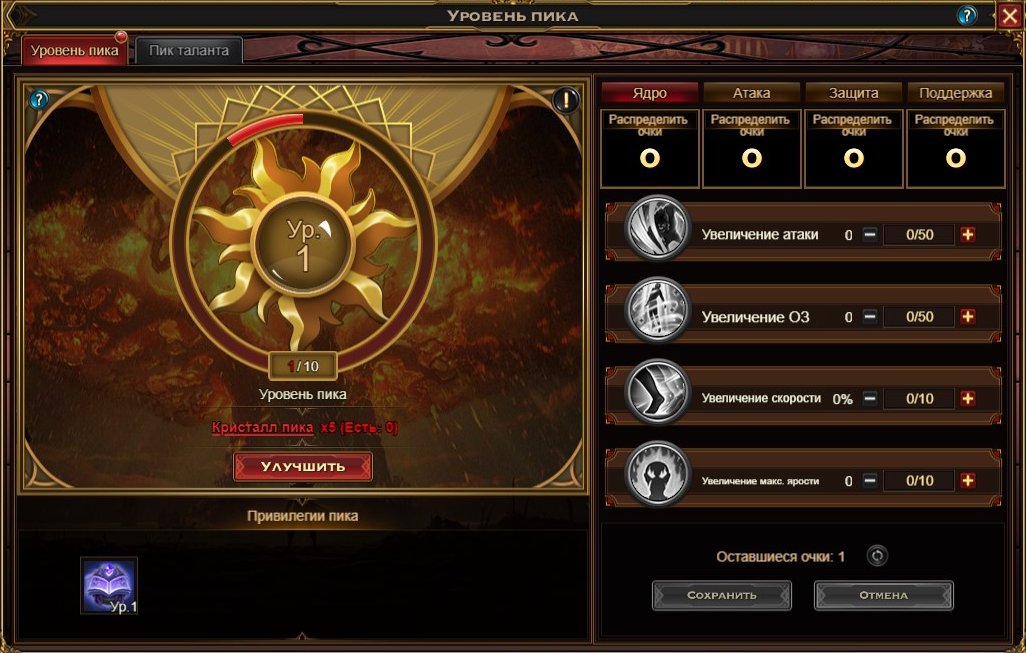Save the point distribution with Сохранить

[721, 595]
